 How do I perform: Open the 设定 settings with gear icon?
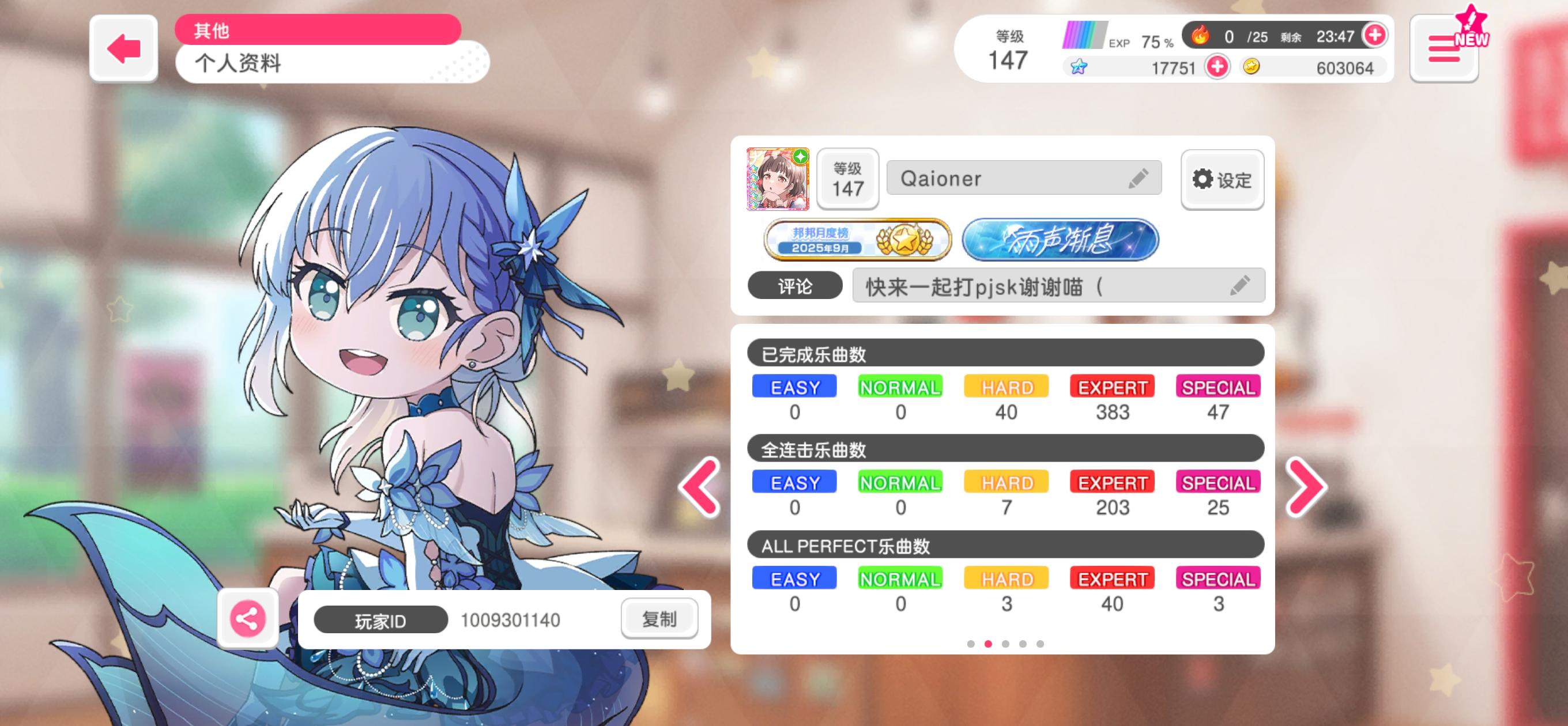click(1222, 180)
